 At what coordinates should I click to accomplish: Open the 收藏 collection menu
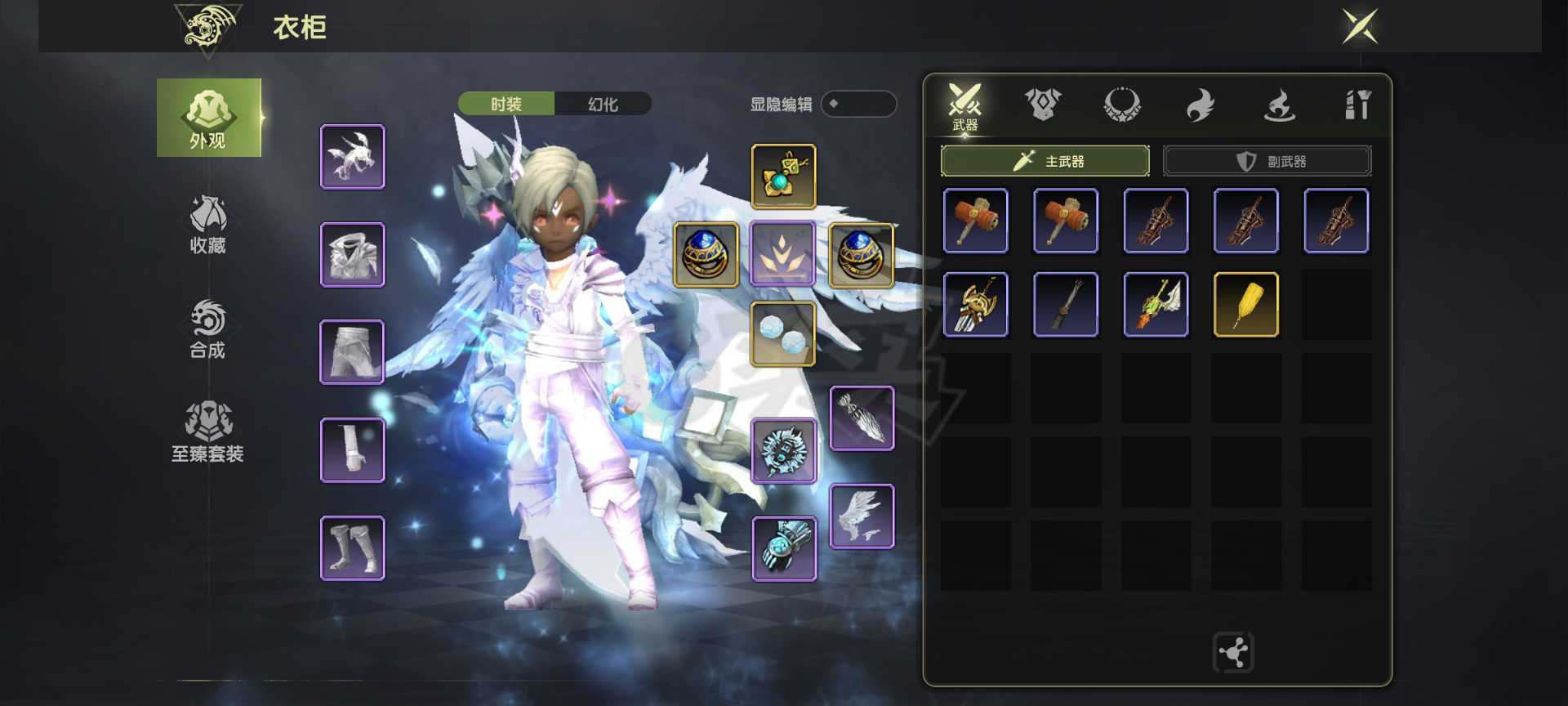(x=207, y=226)
